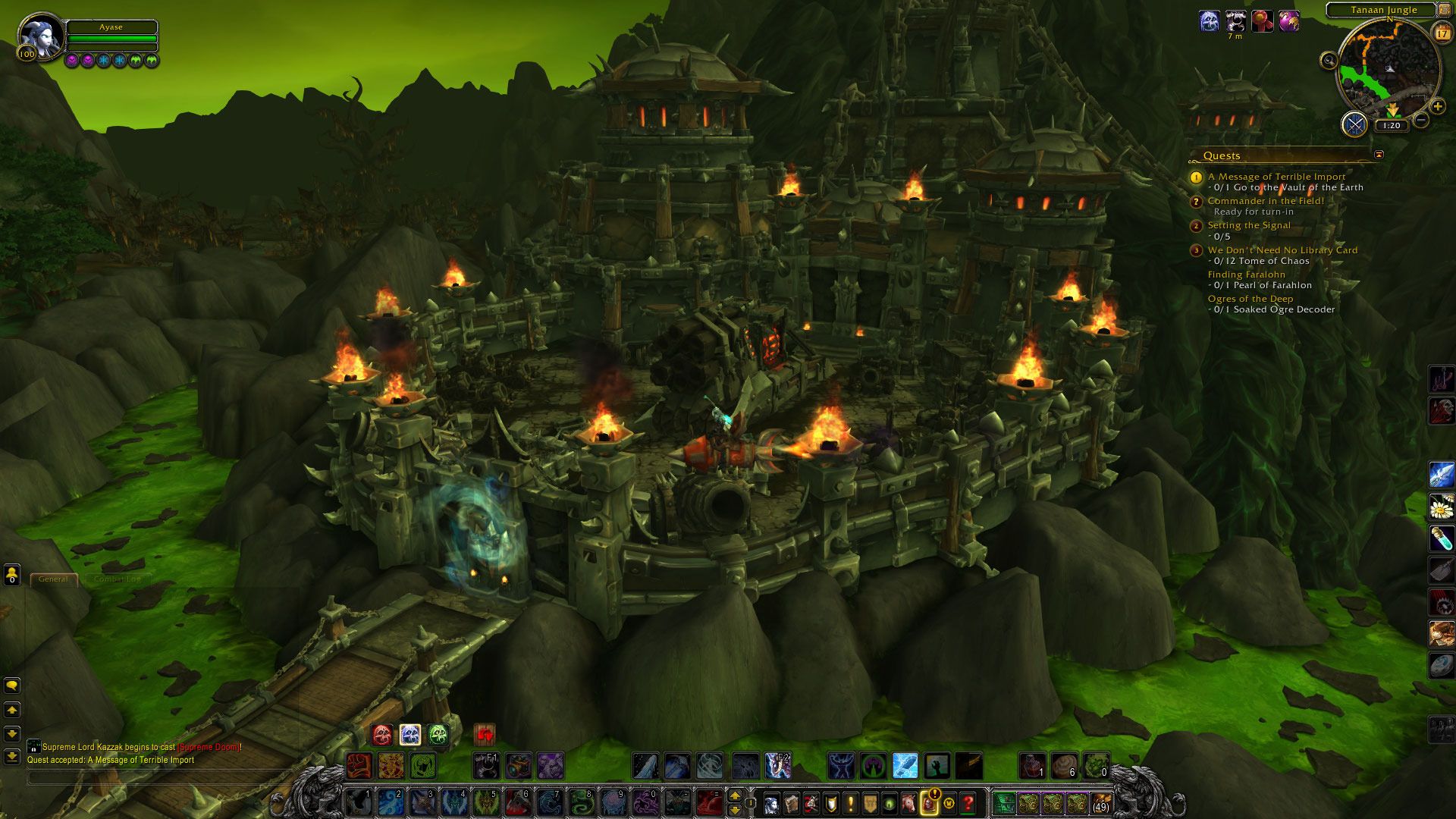
Task: Switch to the General chat tab
Action: pos(53,579)
